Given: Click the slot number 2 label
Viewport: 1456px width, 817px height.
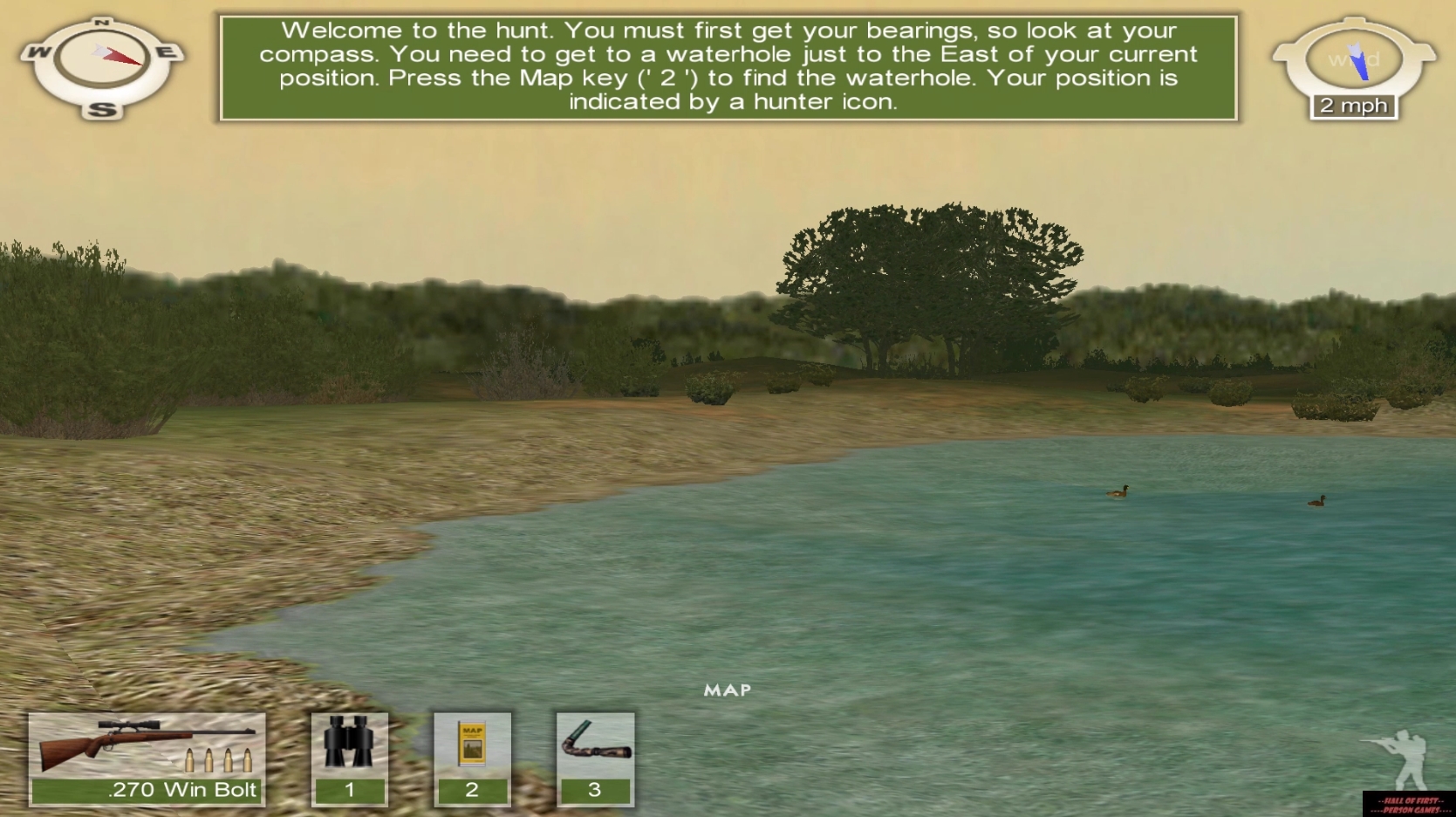Looking at the screenshot, I should click(472, 790).
